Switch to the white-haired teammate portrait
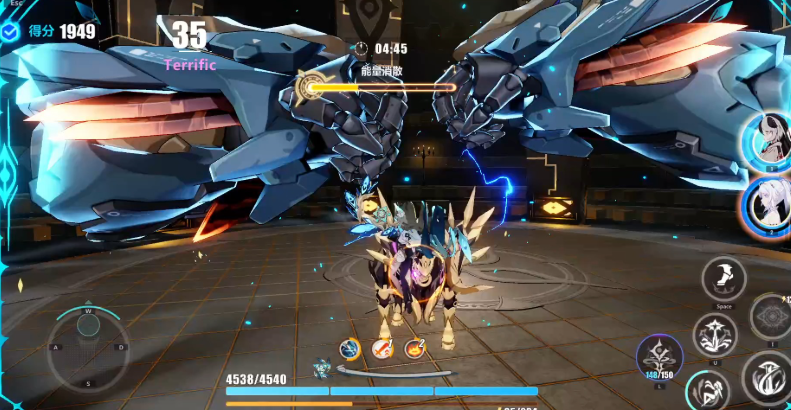 tap(769, 207)
